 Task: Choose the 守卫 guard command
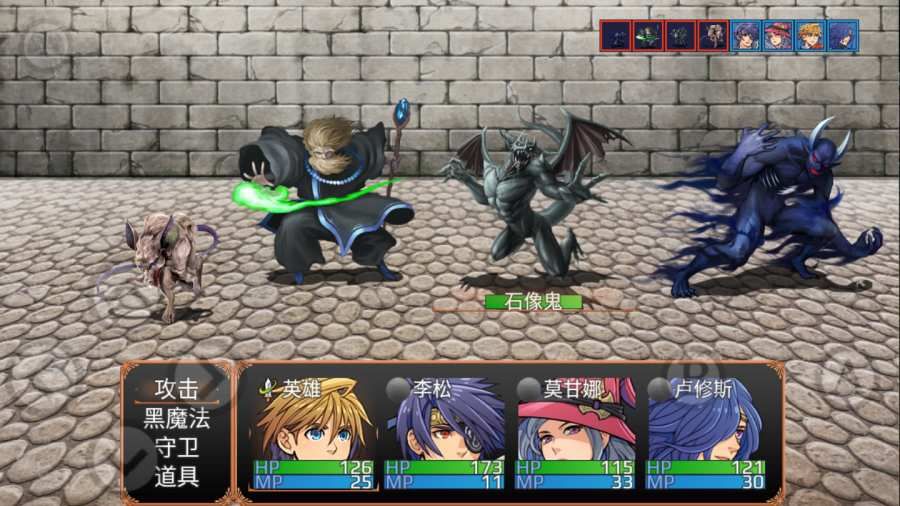(x=176, y=447)
